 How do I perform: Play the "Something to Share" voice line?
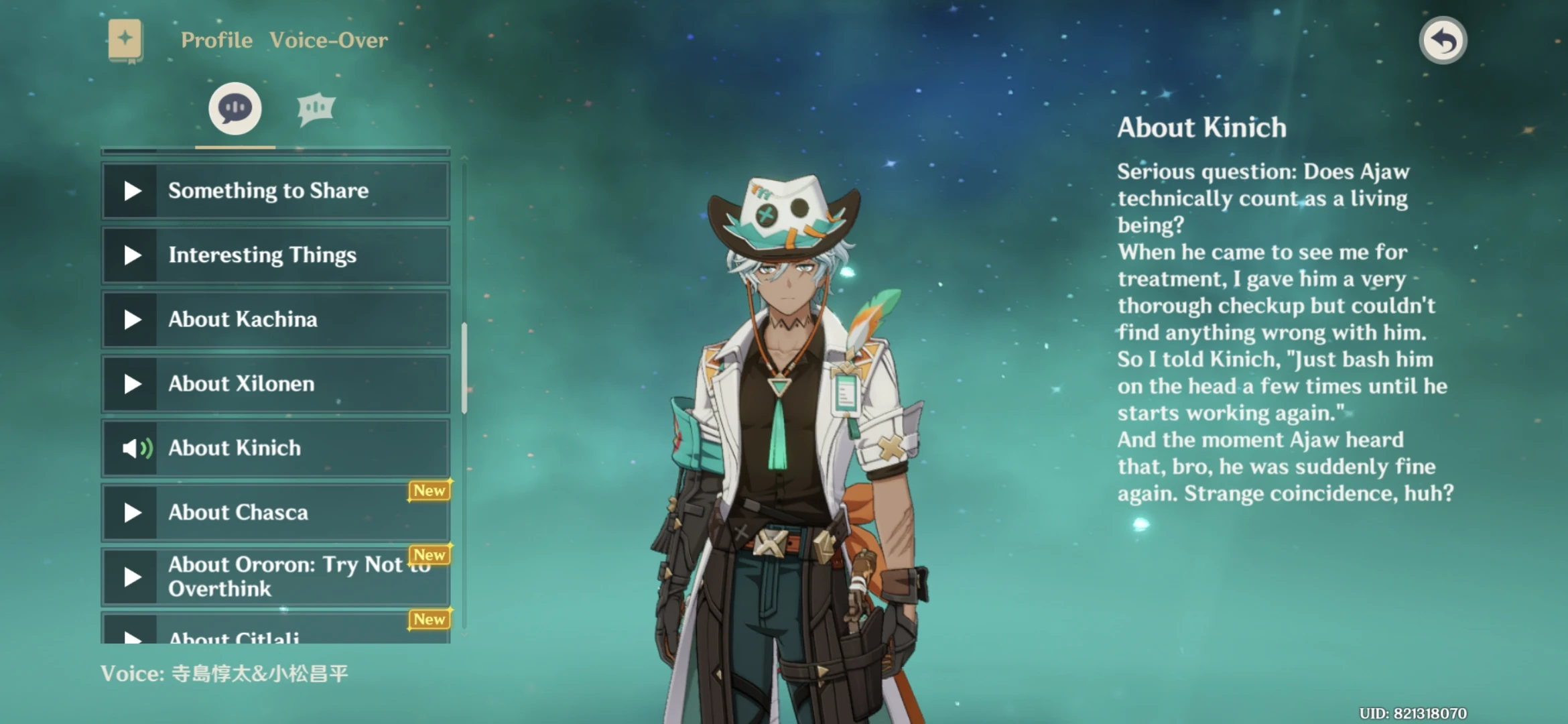click(275, 191)
